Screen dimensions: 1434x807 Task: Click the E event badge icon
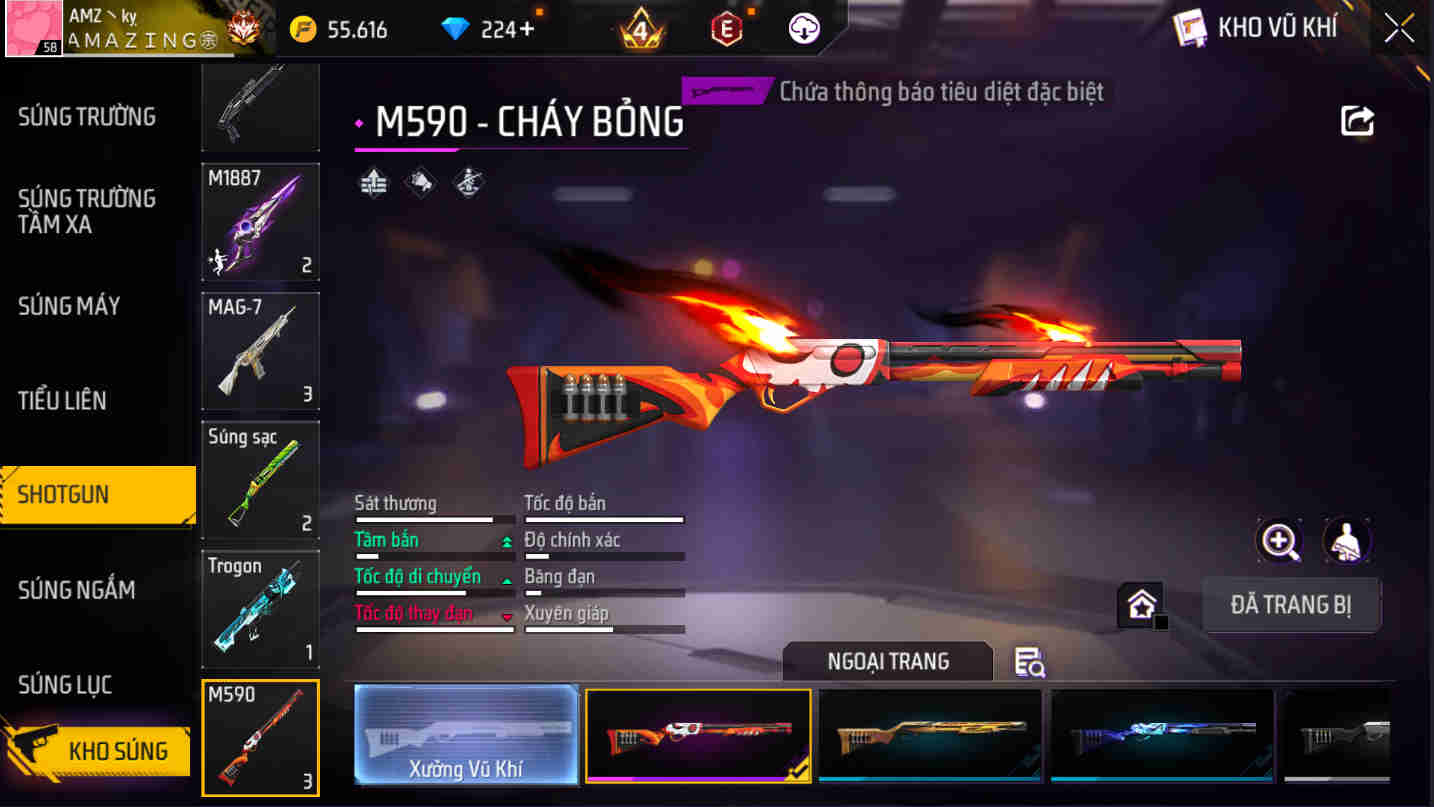(x=725, y=28)
